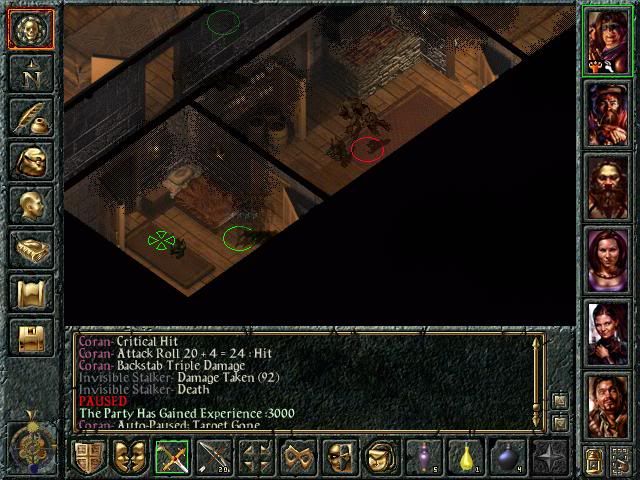The image size is (640, 480).
Task: Show the character record with the bald head
Action: [x=30, y=204]
